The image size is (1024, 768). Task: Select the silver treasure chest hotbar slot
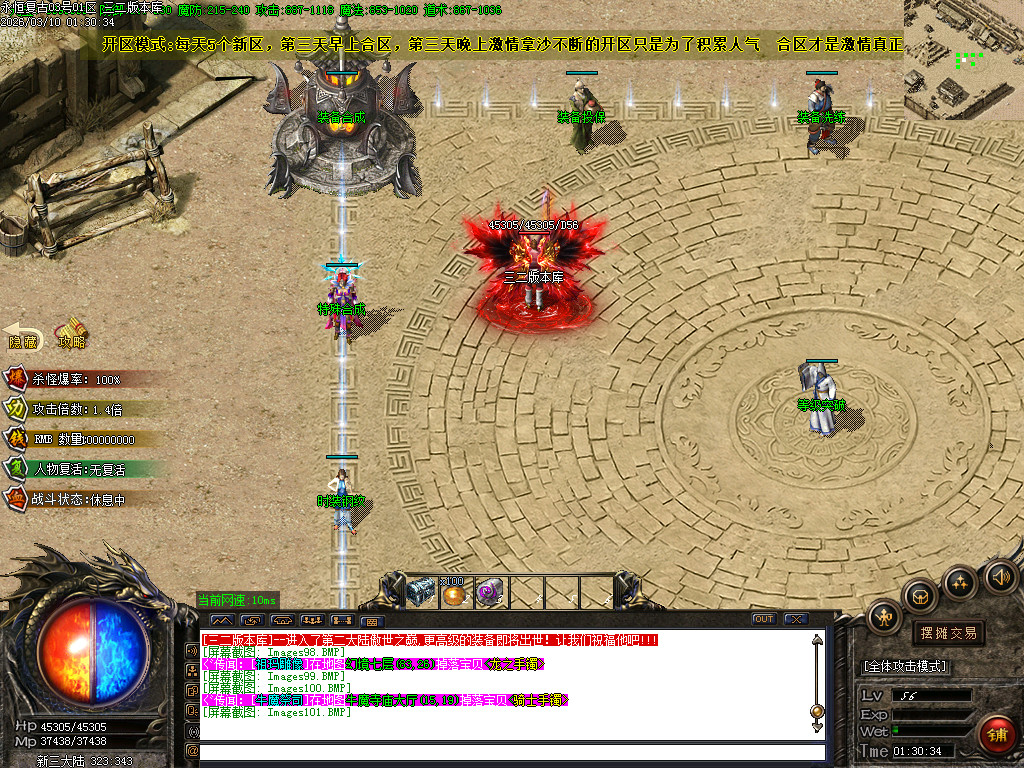pyautogui.click(x=422, y=591)
